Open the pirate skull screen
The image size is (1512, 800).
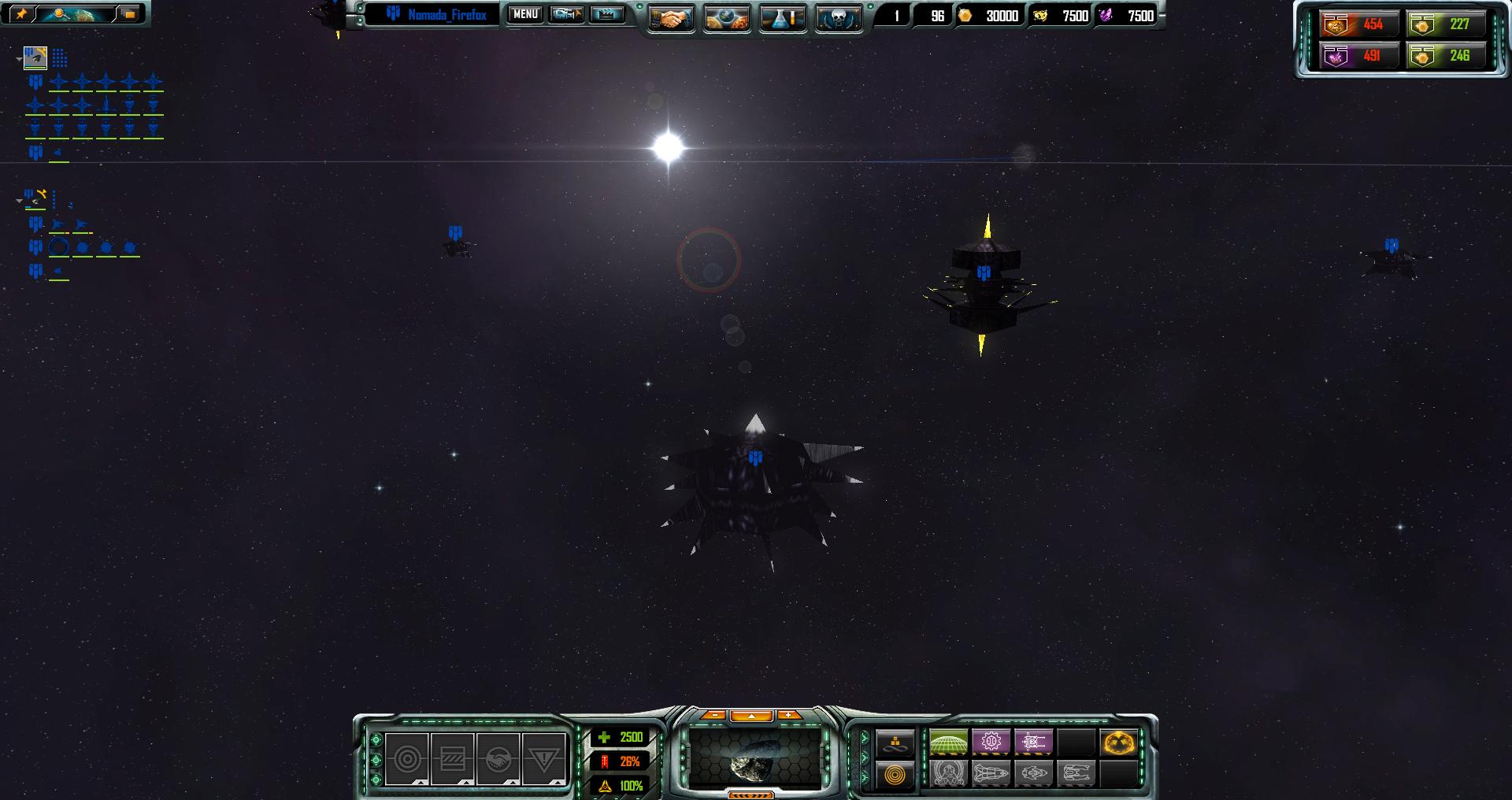838,18
